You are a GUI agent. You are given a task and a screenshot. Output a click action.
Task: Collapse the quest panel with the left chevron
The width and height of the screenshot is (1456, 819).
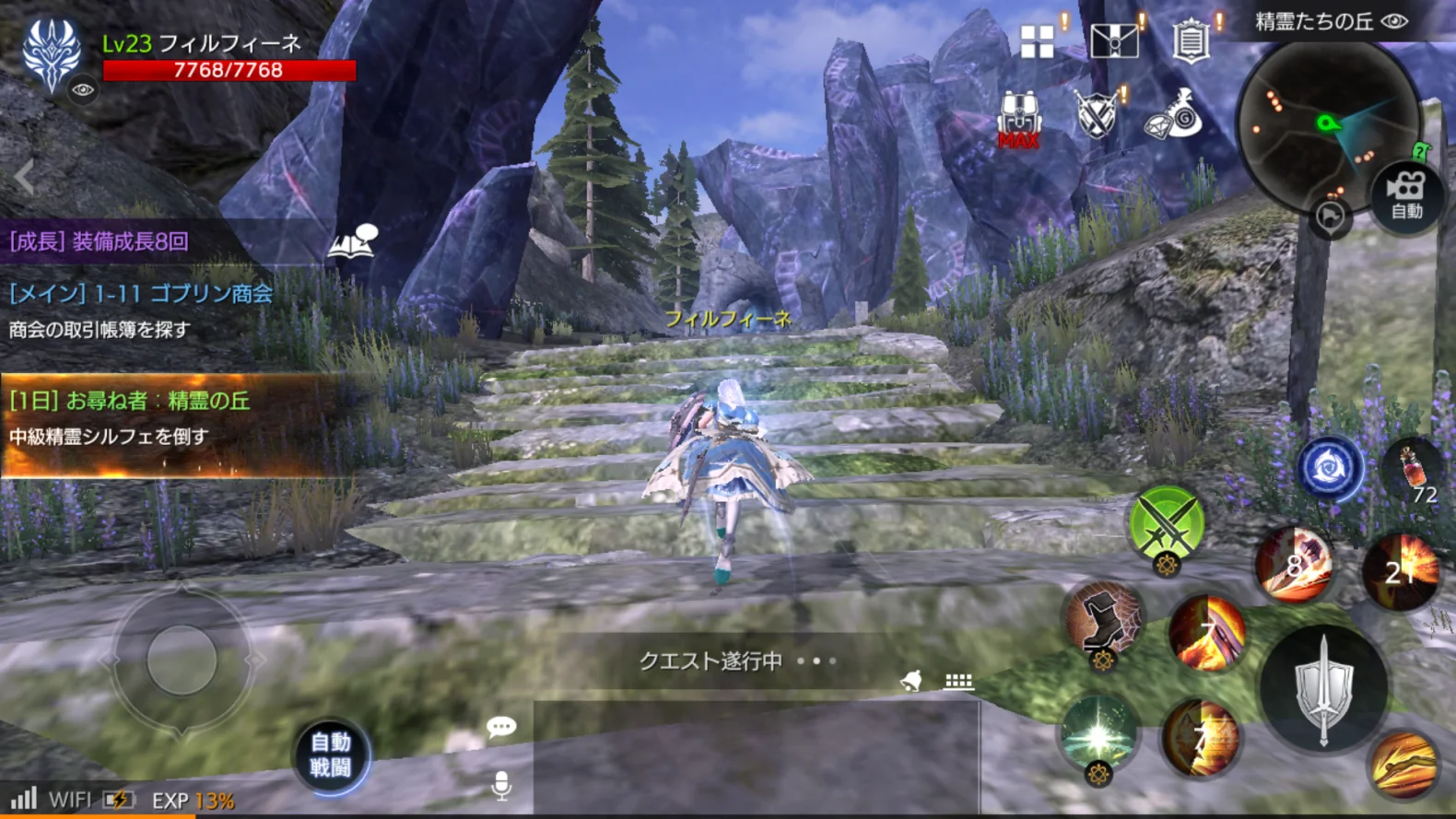20,178
